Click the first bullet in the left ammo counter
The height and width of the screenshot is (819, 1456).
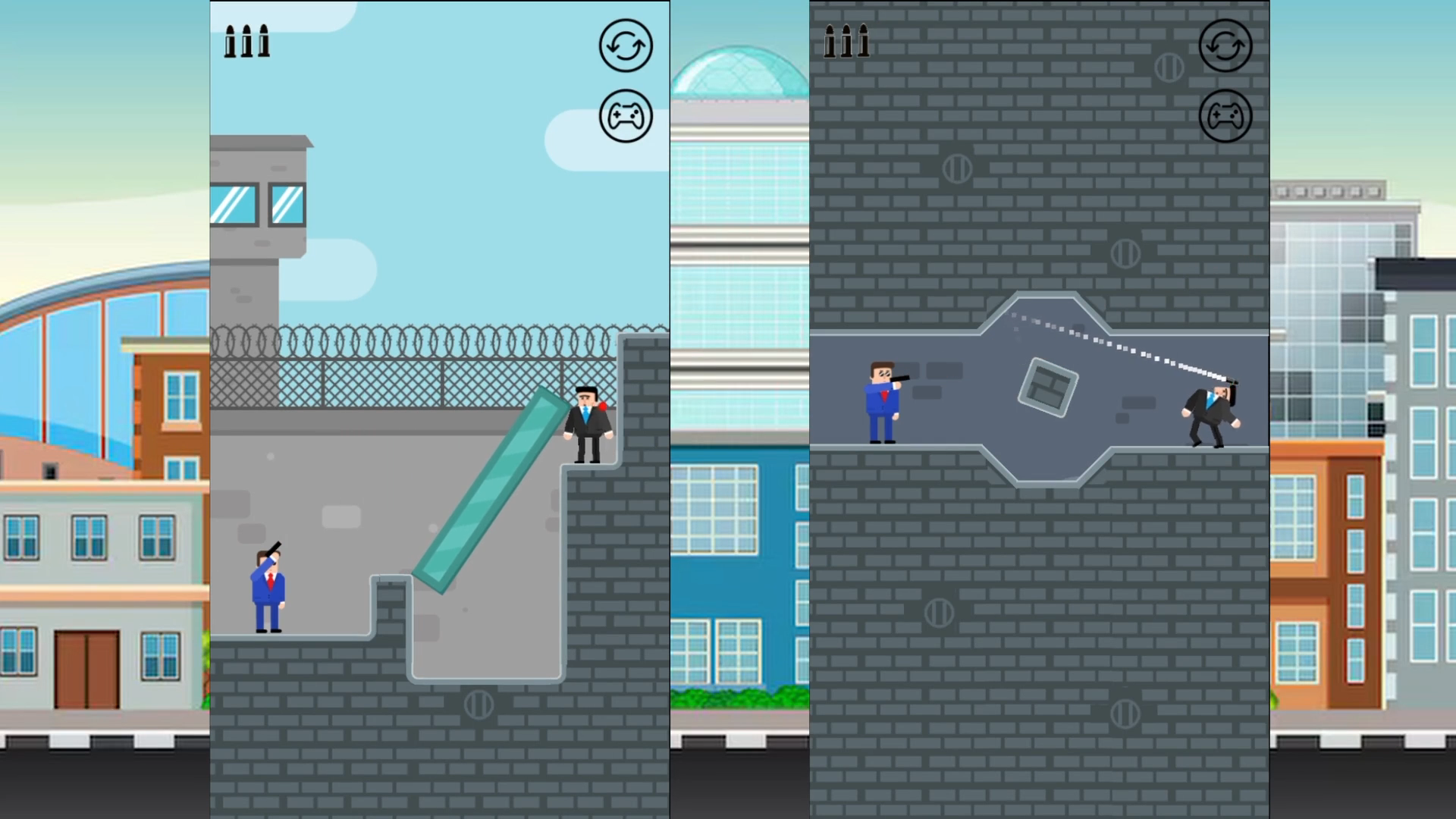pyautogui.click(x=229, y=42)
